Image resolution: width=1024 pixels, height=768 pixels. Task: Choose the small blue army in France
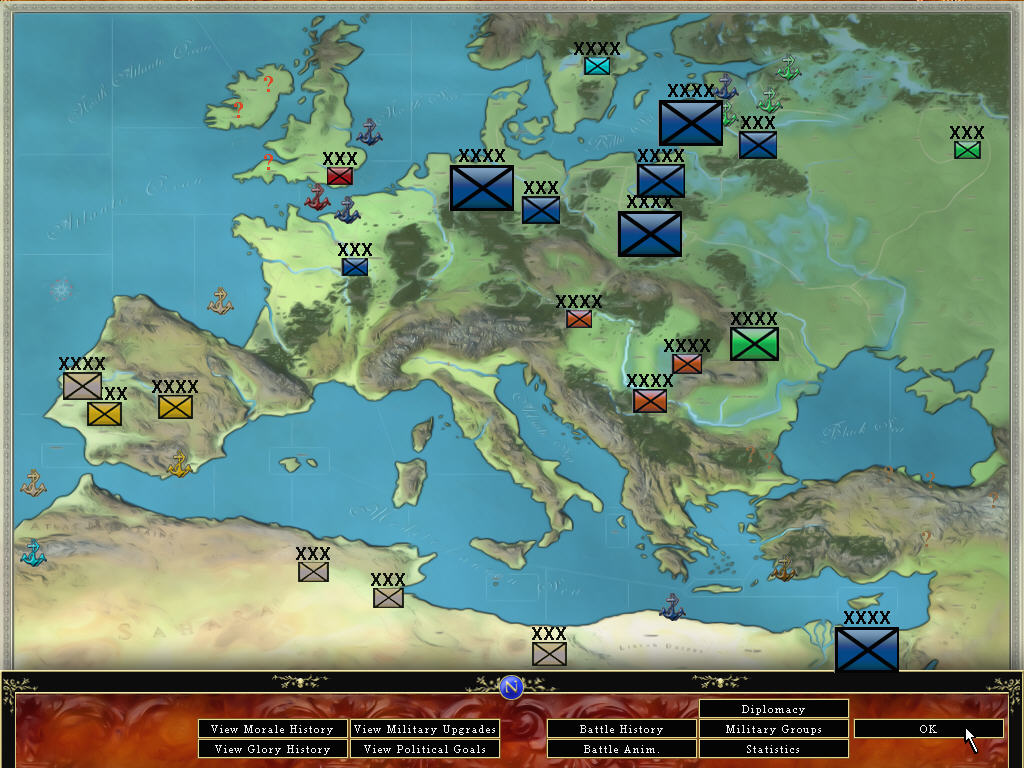click(x=355, y=267)
